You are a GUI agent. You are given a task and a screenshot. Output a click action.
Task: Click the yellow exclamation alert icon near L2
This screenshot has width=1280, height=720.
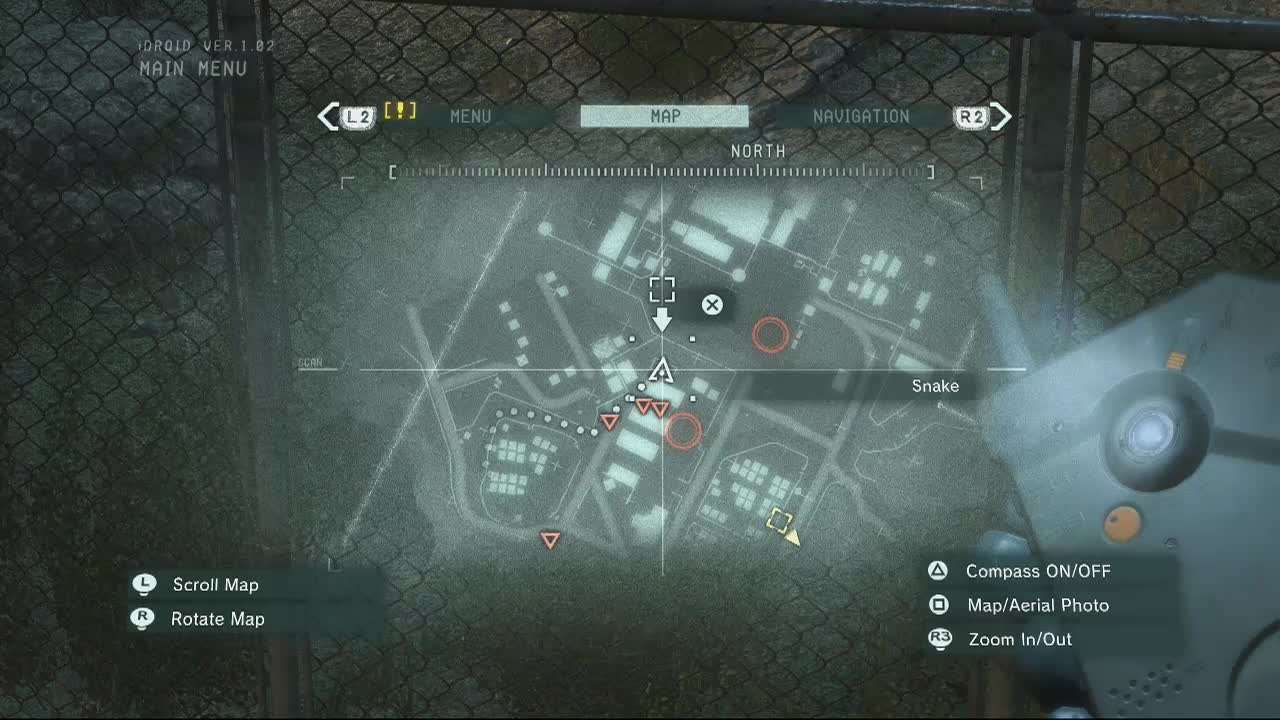tap(398, 113)
